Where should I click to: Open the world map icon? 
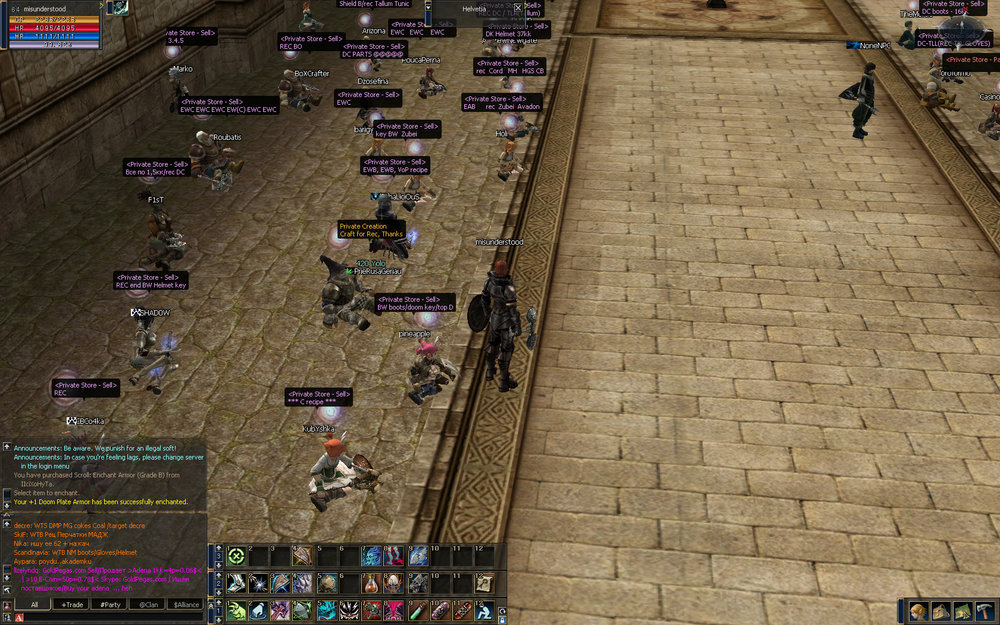962,611
